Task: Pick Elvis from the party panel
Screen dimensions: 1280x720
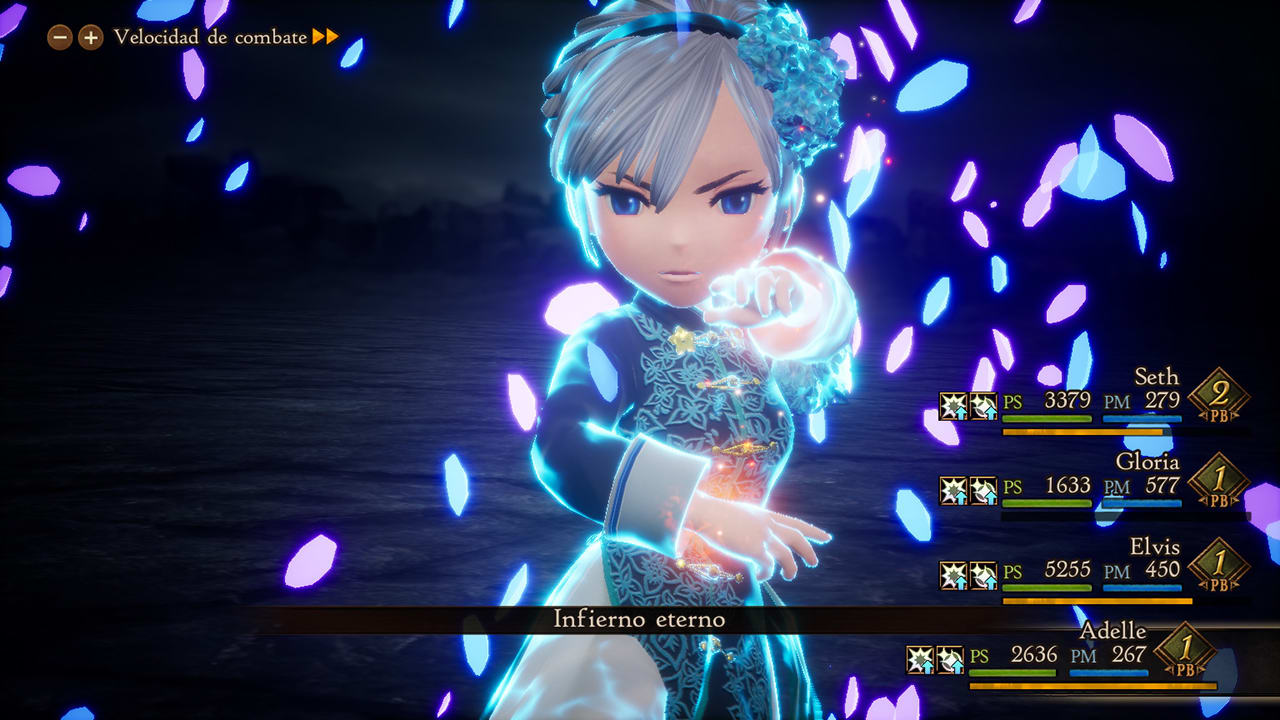Action: point(1154,547)
